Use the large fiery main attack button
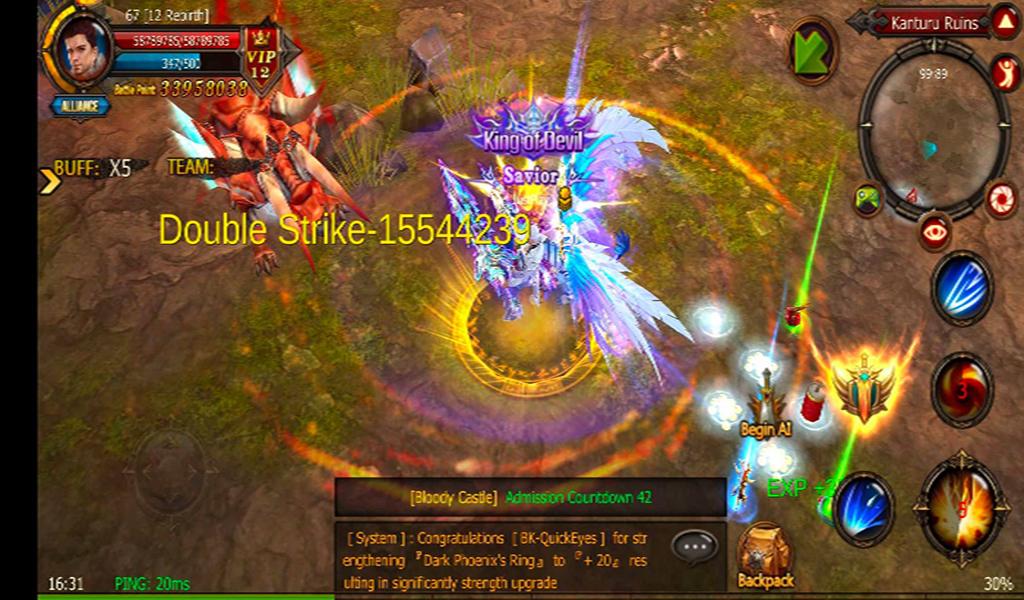 [x=963, y=509]
